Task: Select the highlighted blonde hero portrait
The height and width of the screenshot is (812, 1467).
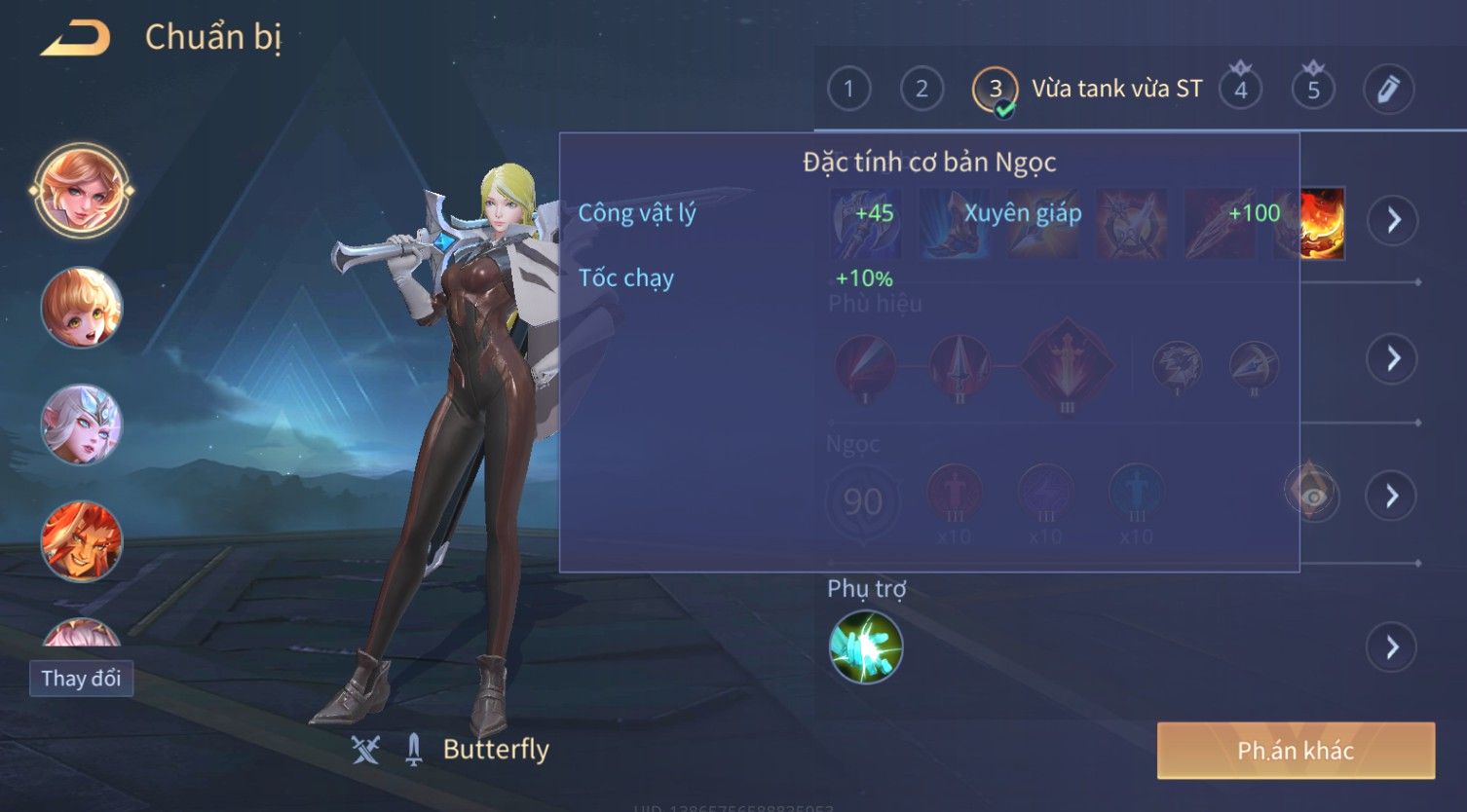Action: coord(81,191)
